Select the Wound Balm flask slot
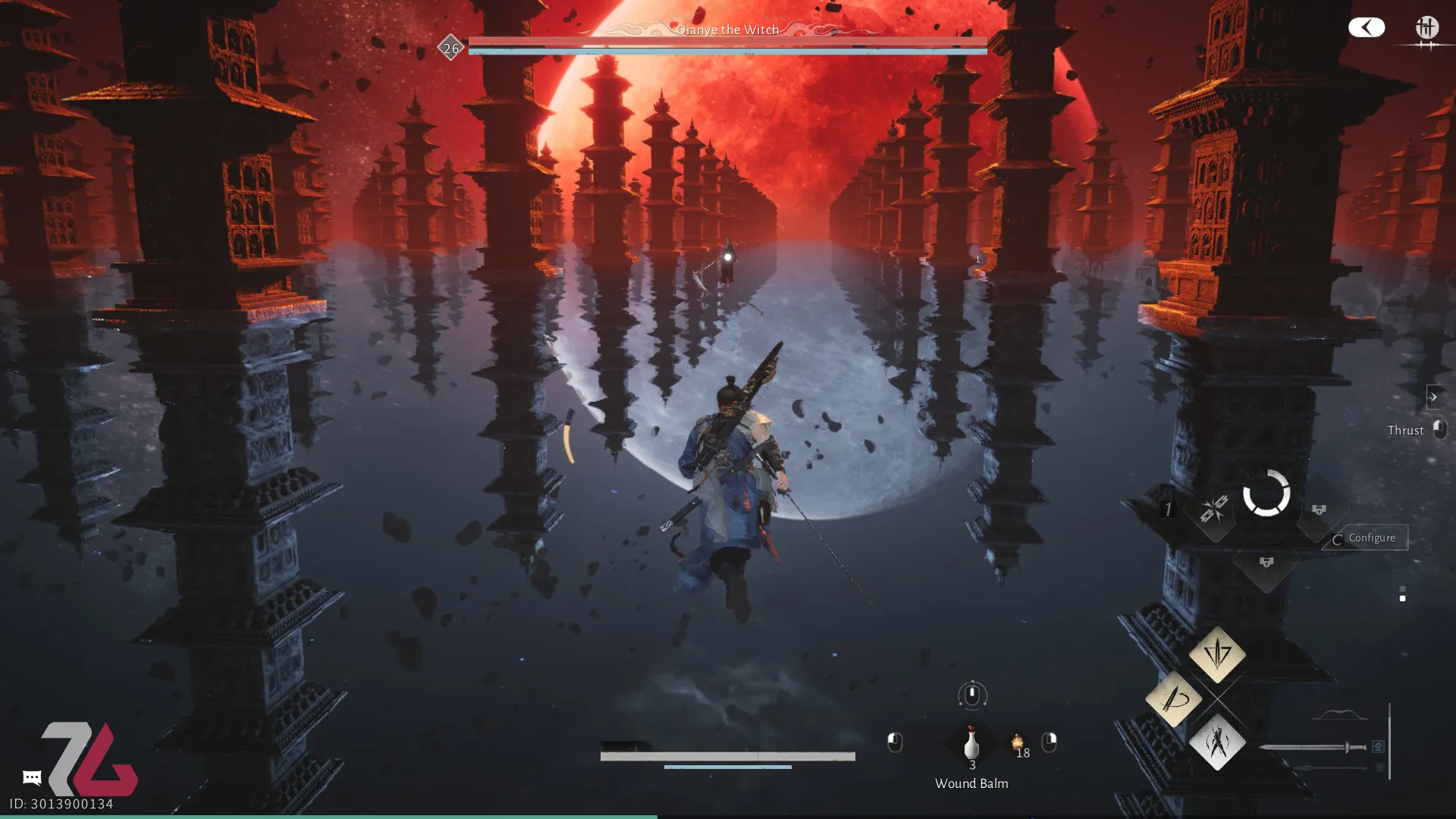Screen dimensions: 1456x819 [971, 745]
